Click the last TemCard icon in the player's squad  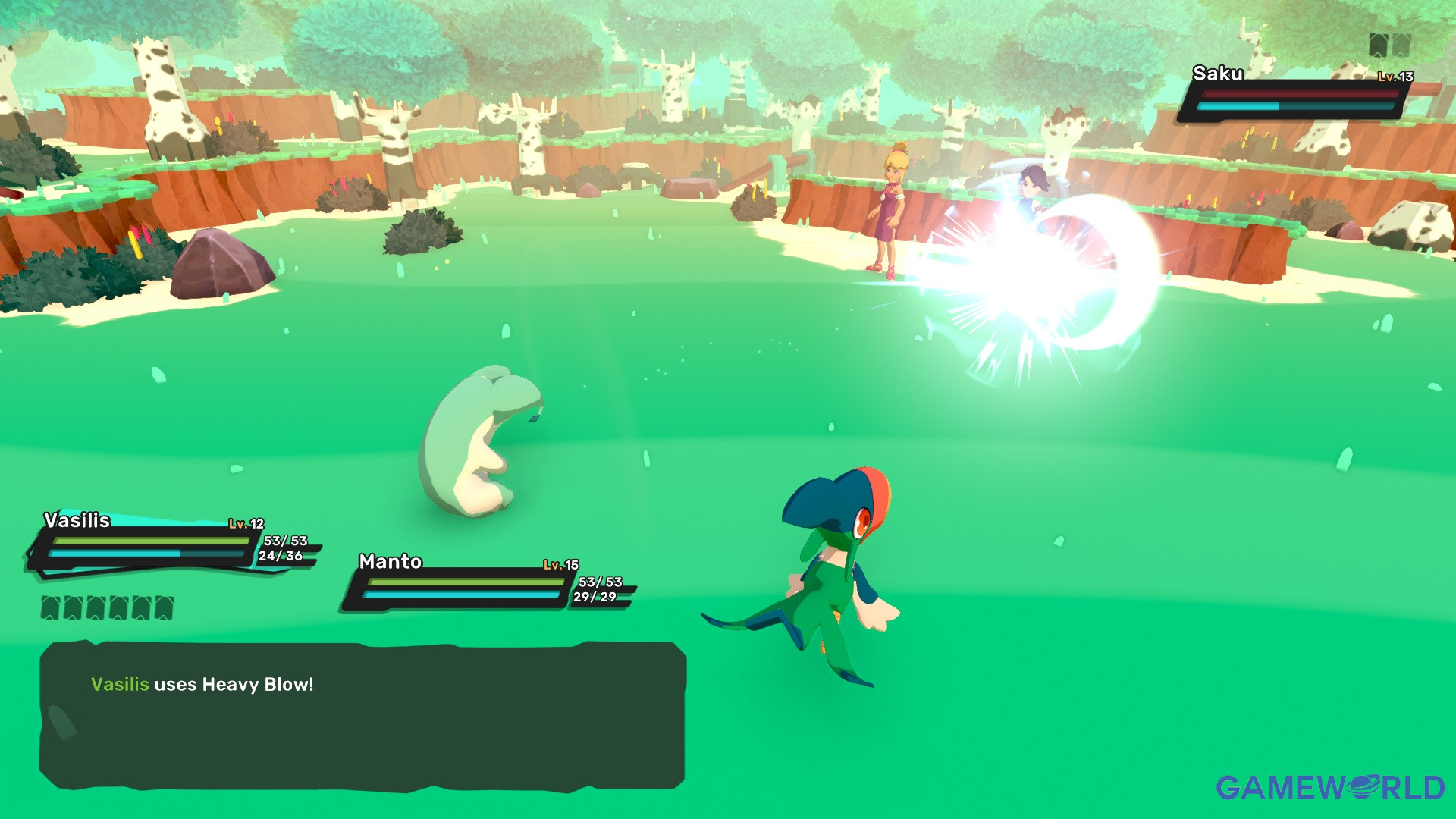coord(164,607)
